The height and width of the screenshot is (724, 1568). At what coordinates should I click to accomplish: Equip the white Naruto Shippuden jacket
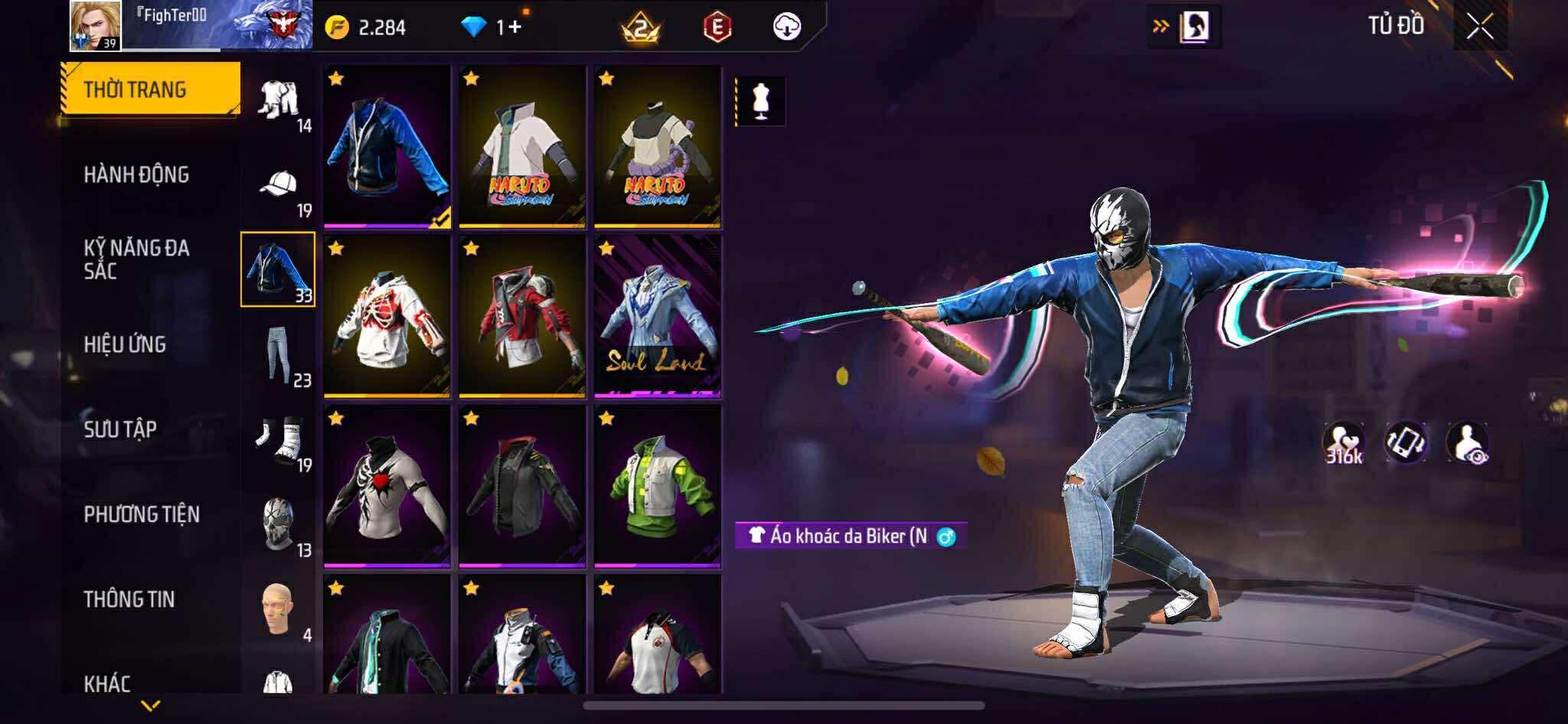tap(522, 147)
